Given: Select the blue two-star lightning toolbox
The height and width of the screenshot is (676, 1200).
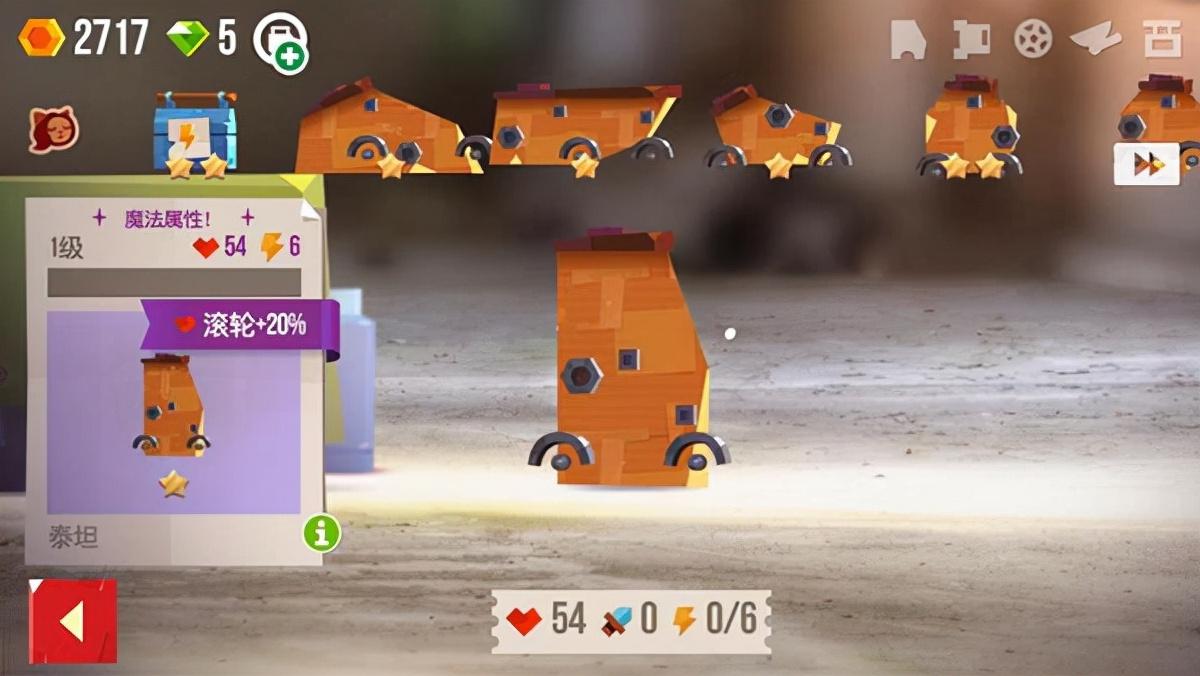Looking at the screenshot, I should click(196, 134).
